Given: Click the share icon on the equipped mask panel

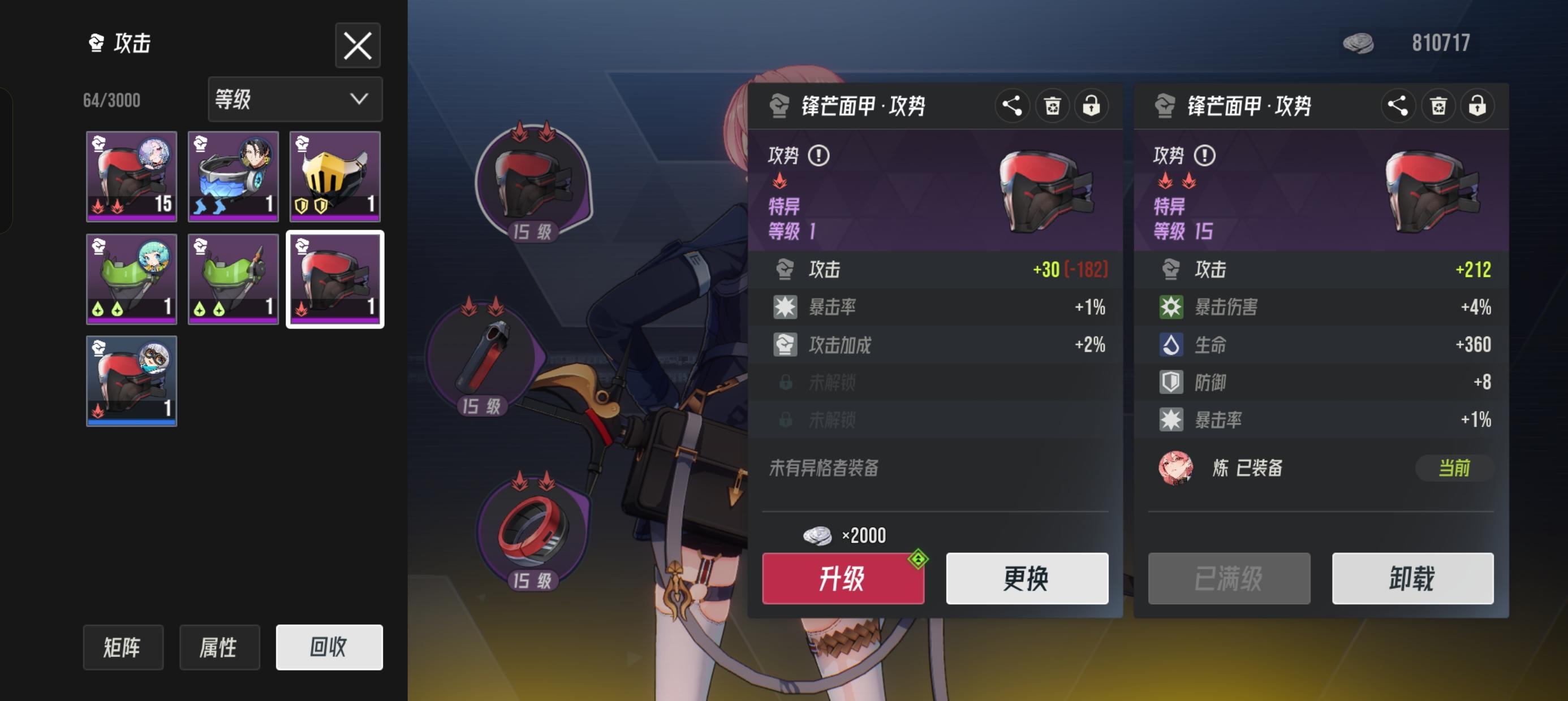Looking at the screenshot, I should click(1398, 106).
